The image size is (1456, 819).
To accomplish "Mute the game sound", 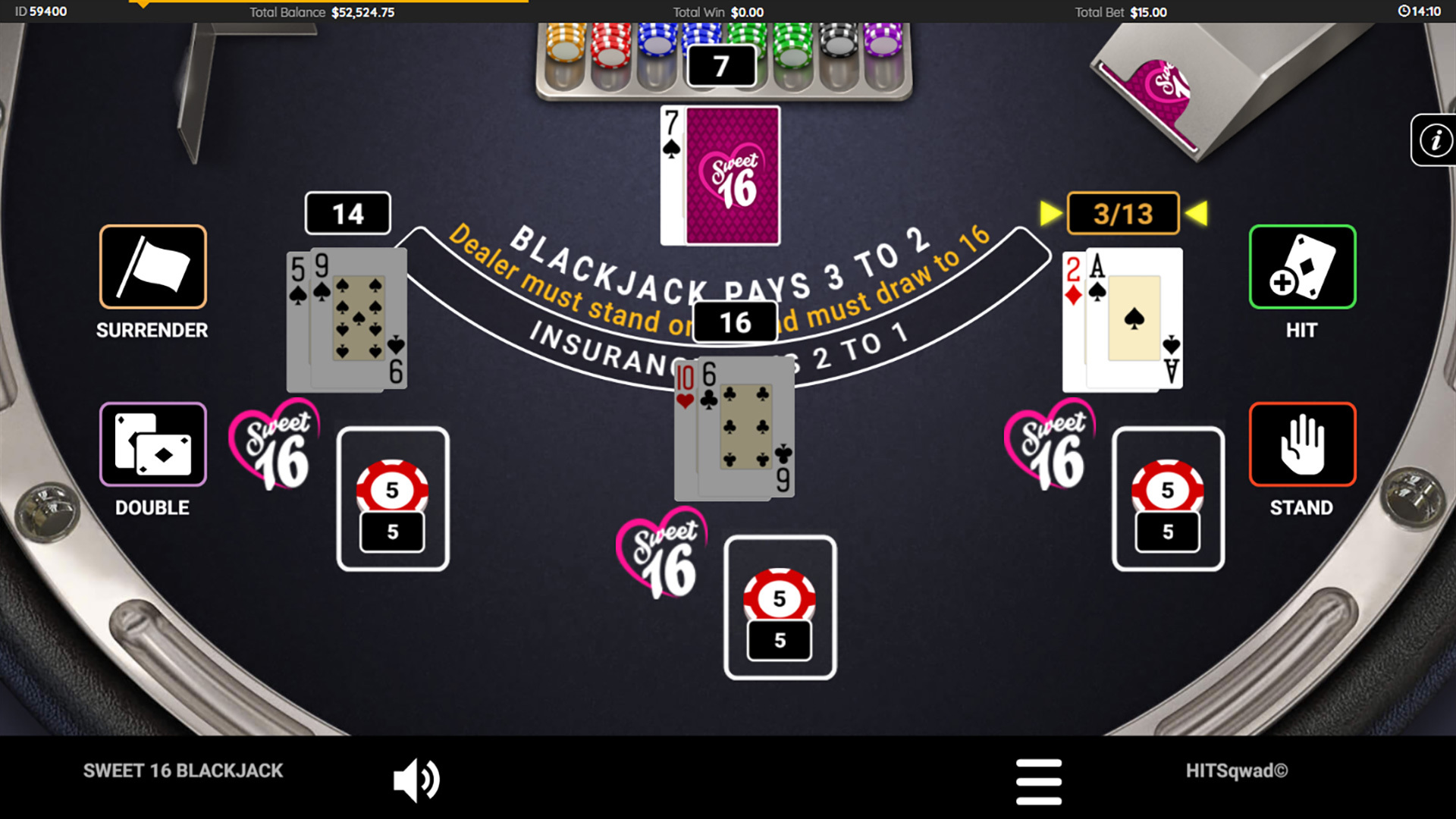I will point(416,777).
